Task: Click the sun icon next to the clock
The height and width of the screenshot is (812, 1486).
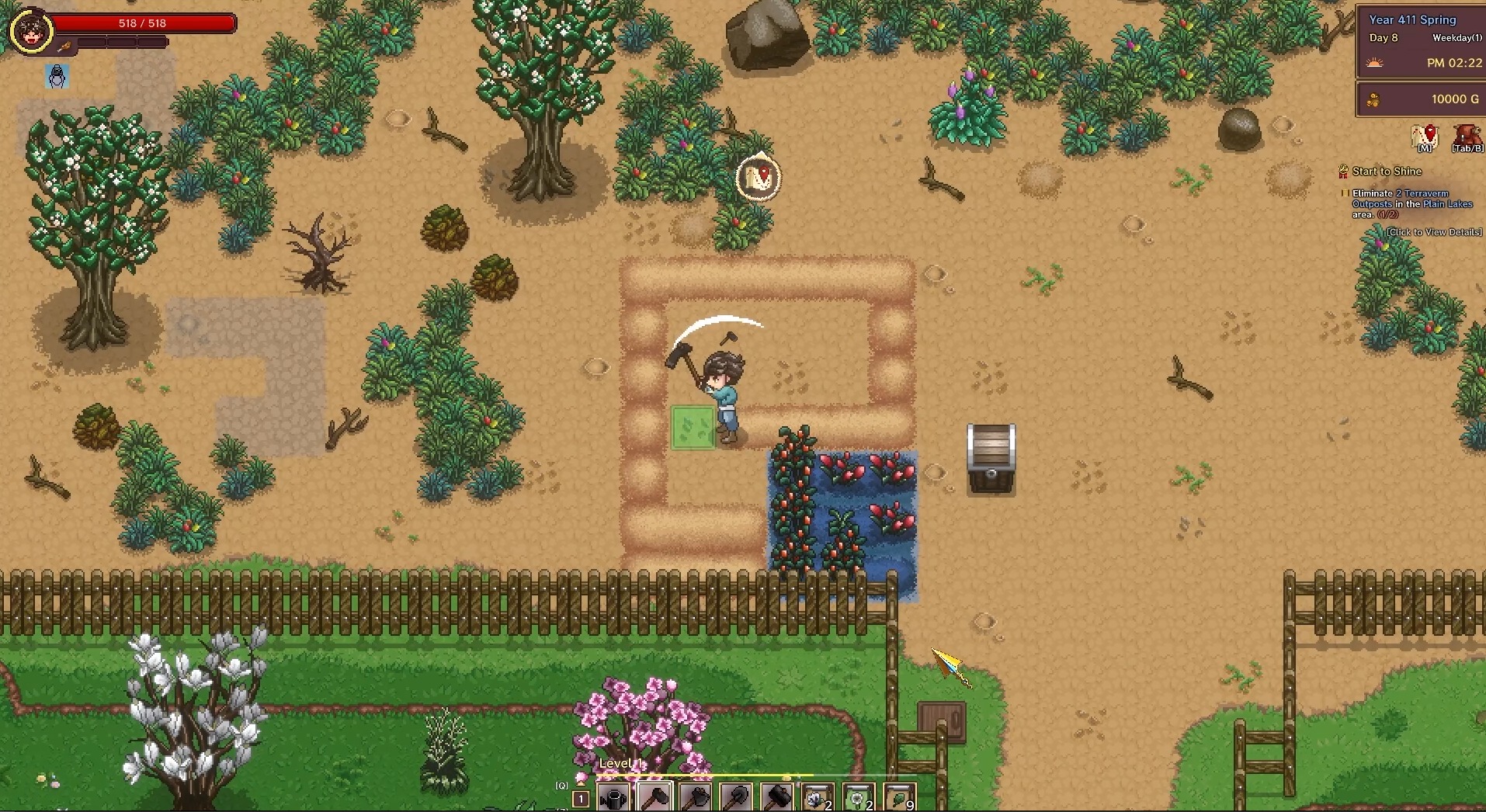Action: 1376,64
